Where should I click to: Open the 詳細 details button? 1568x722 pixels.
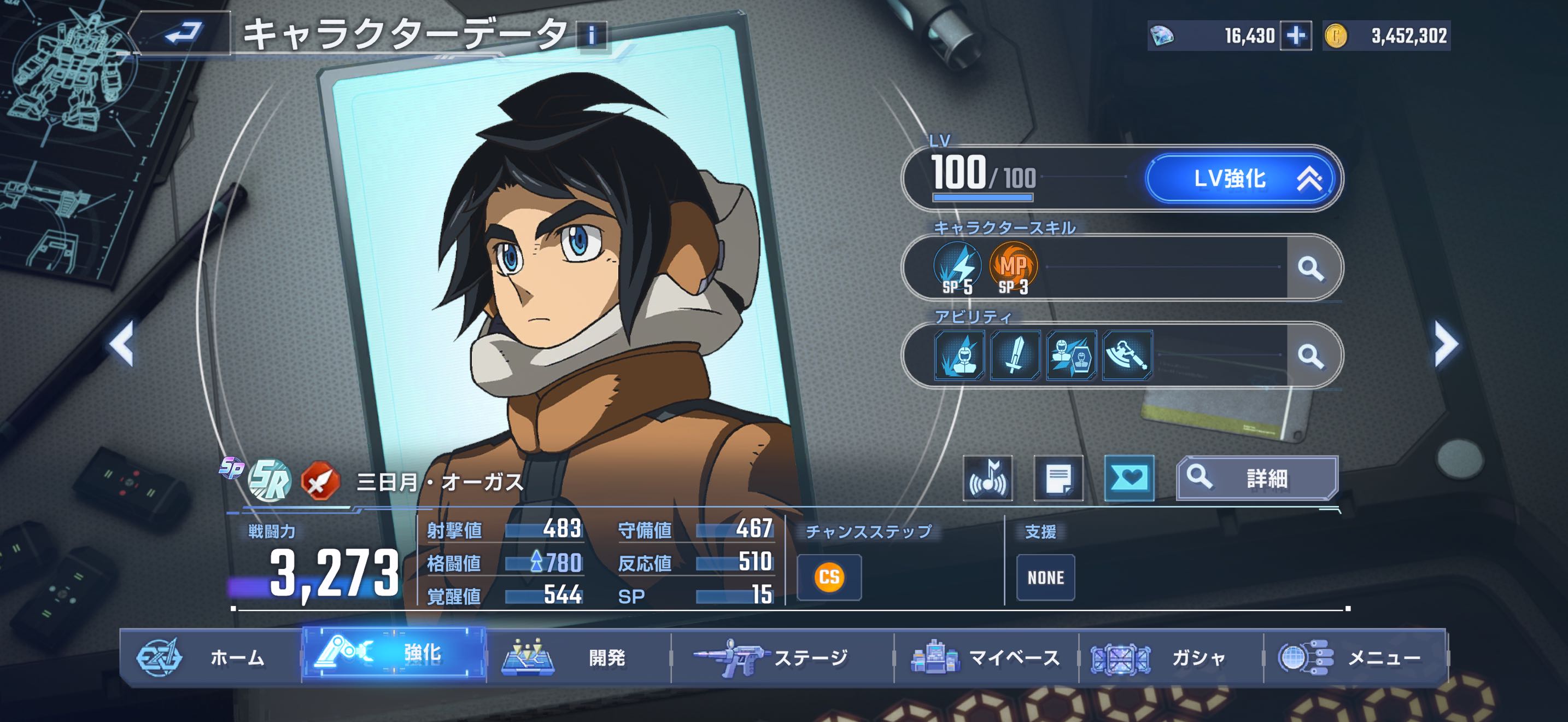pos(1257,479)
